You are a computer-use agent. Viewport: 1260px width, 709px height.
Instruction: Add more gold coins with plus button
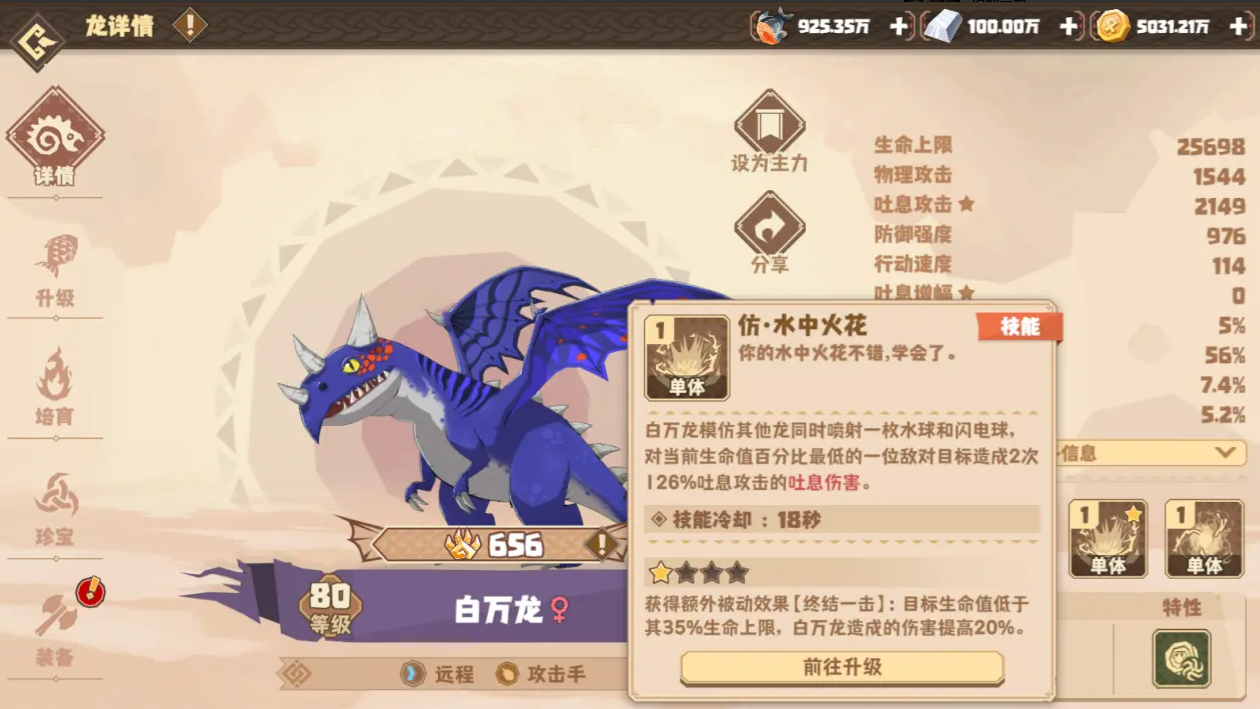click(x=1238, y=27)
